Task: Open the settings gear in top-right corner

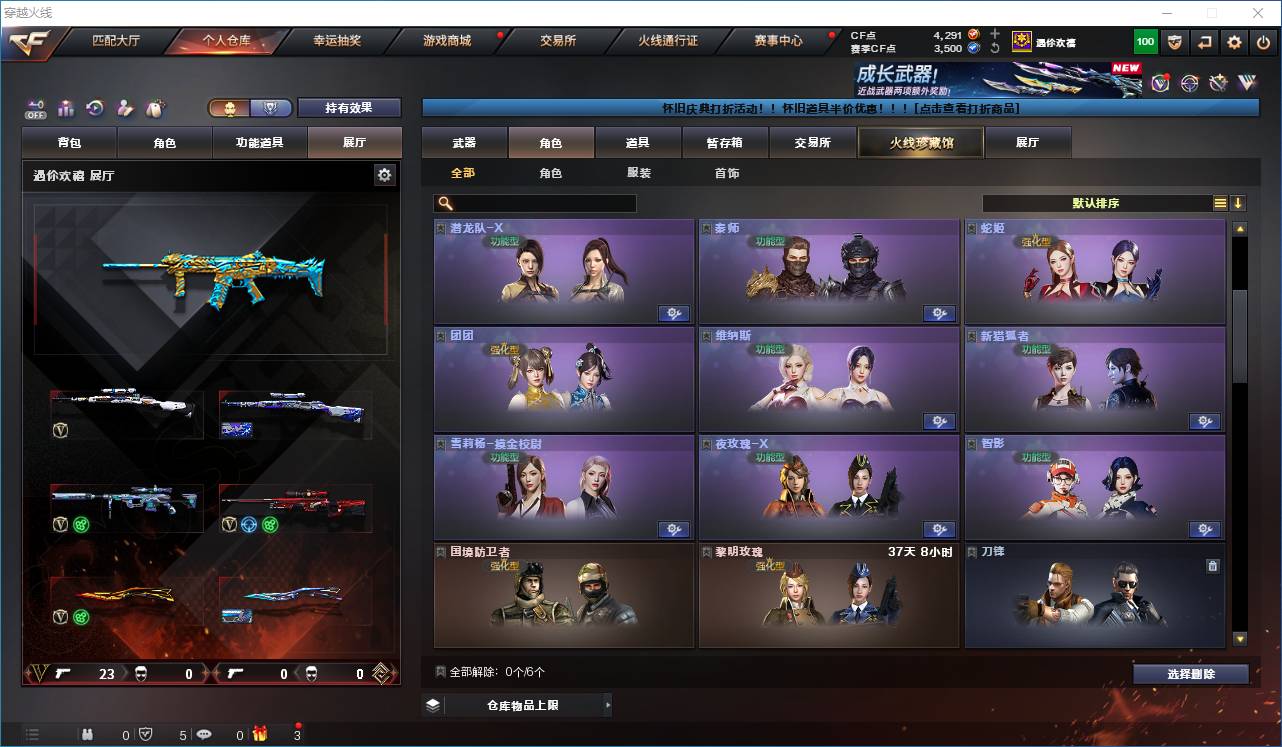Action: [1232, 41]
